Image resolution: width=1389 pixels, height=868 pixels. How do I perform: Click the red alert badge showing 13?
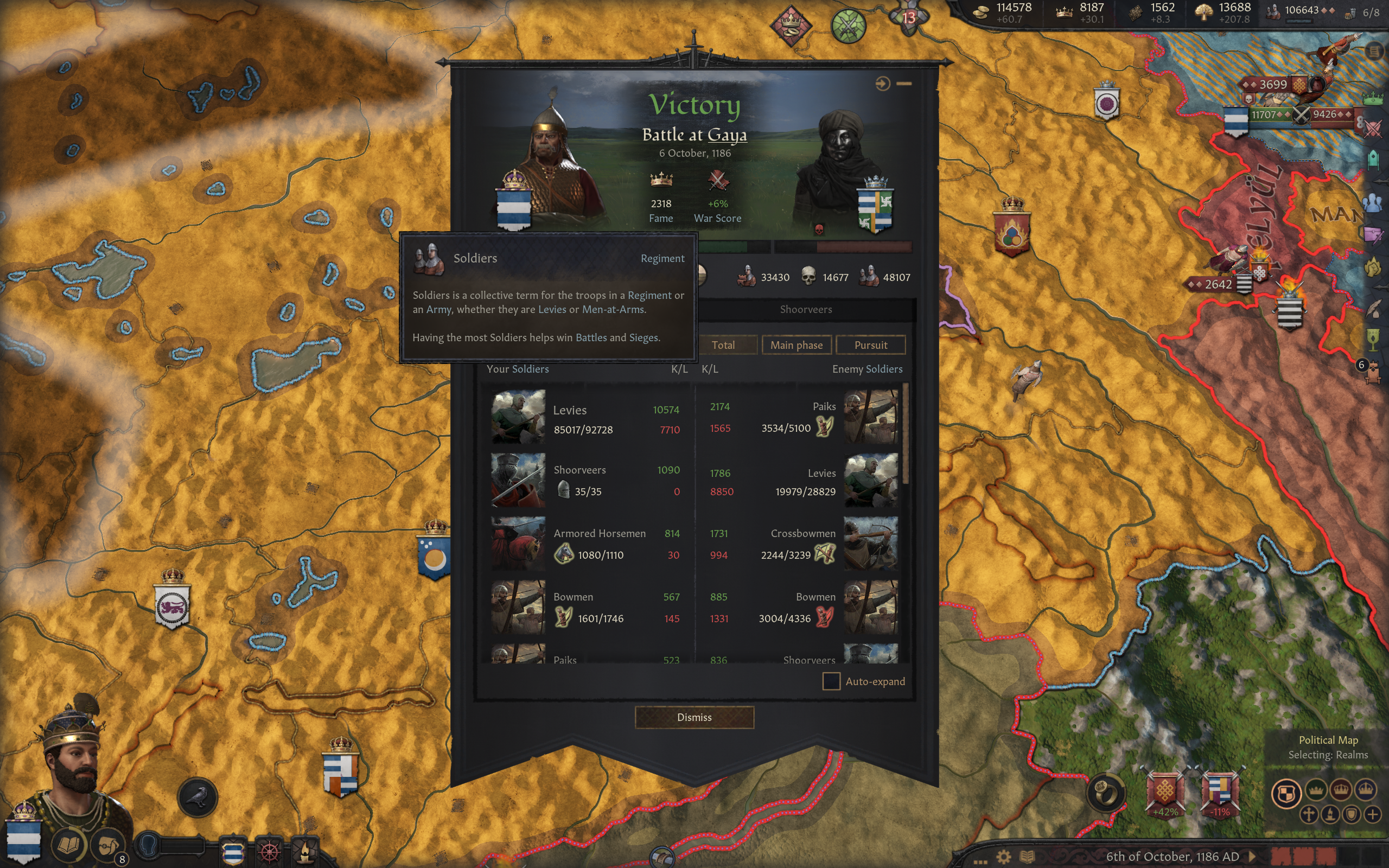point(909,18)
